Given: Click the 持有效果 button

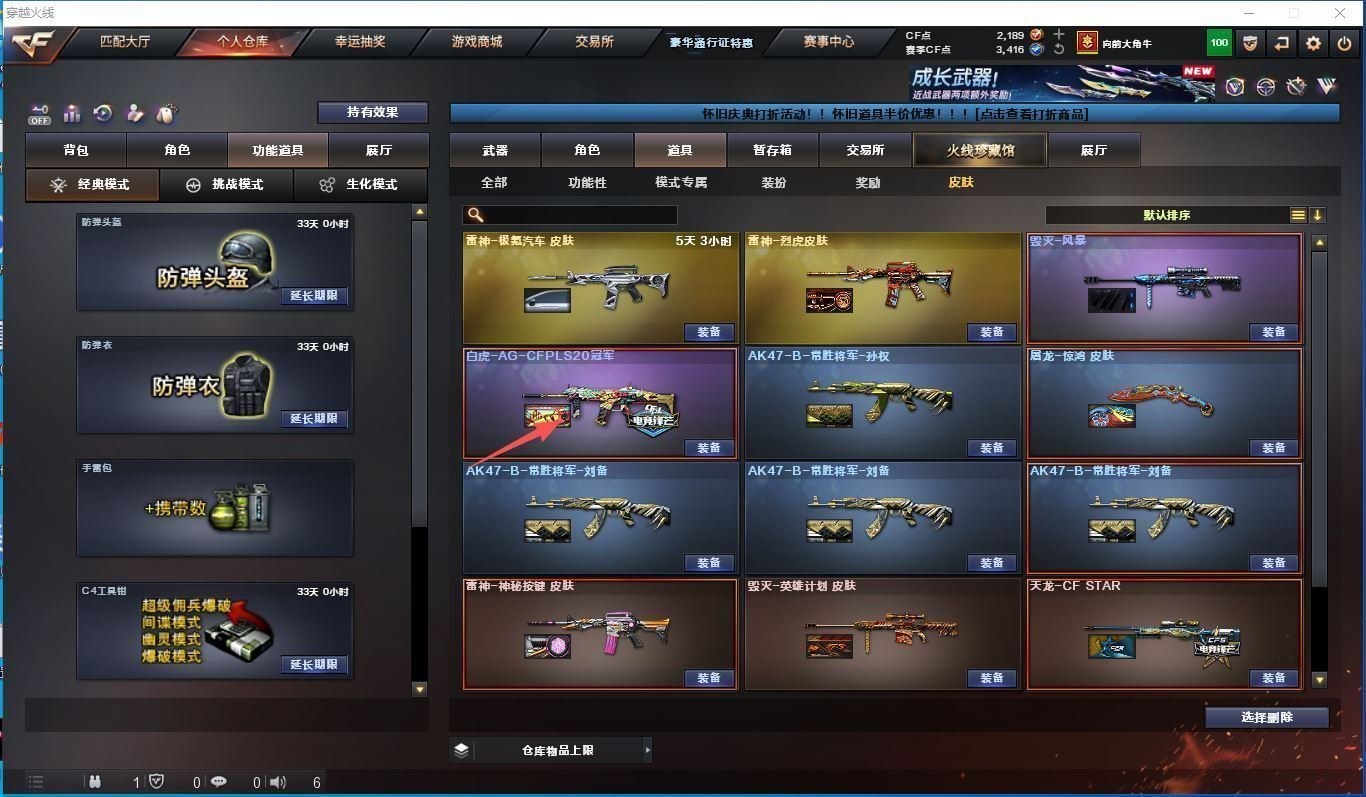Looking at the screenshot, I should [372, 112].
